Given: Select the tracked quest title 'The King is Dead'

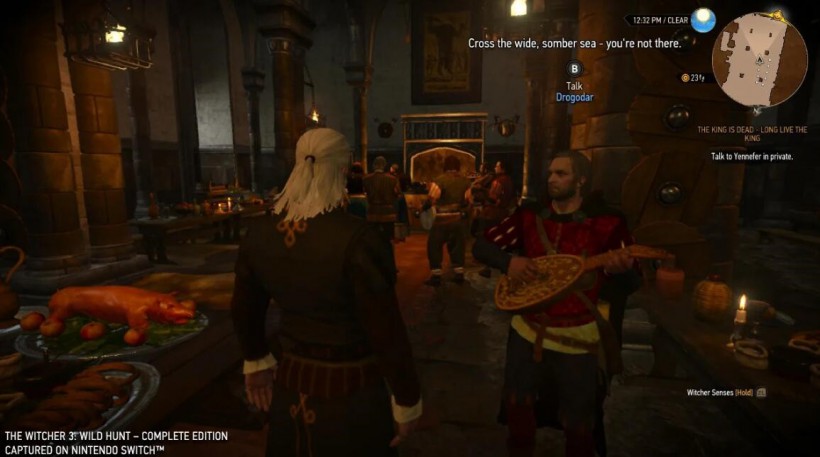Looking at the screenshot, I should click(x=751, y=133).
